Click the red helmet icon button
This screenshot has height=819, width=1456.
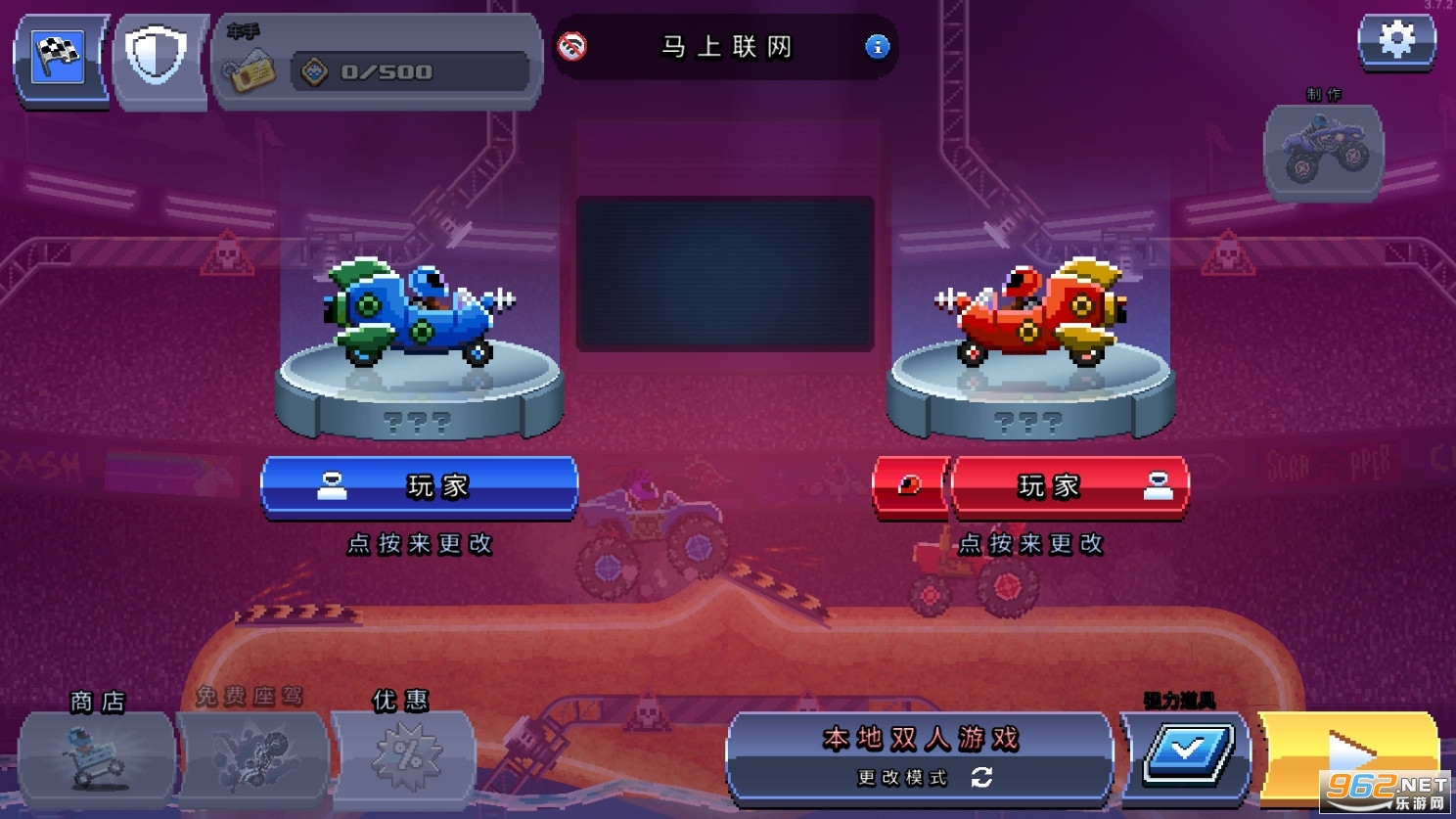[x=910, y=486]
